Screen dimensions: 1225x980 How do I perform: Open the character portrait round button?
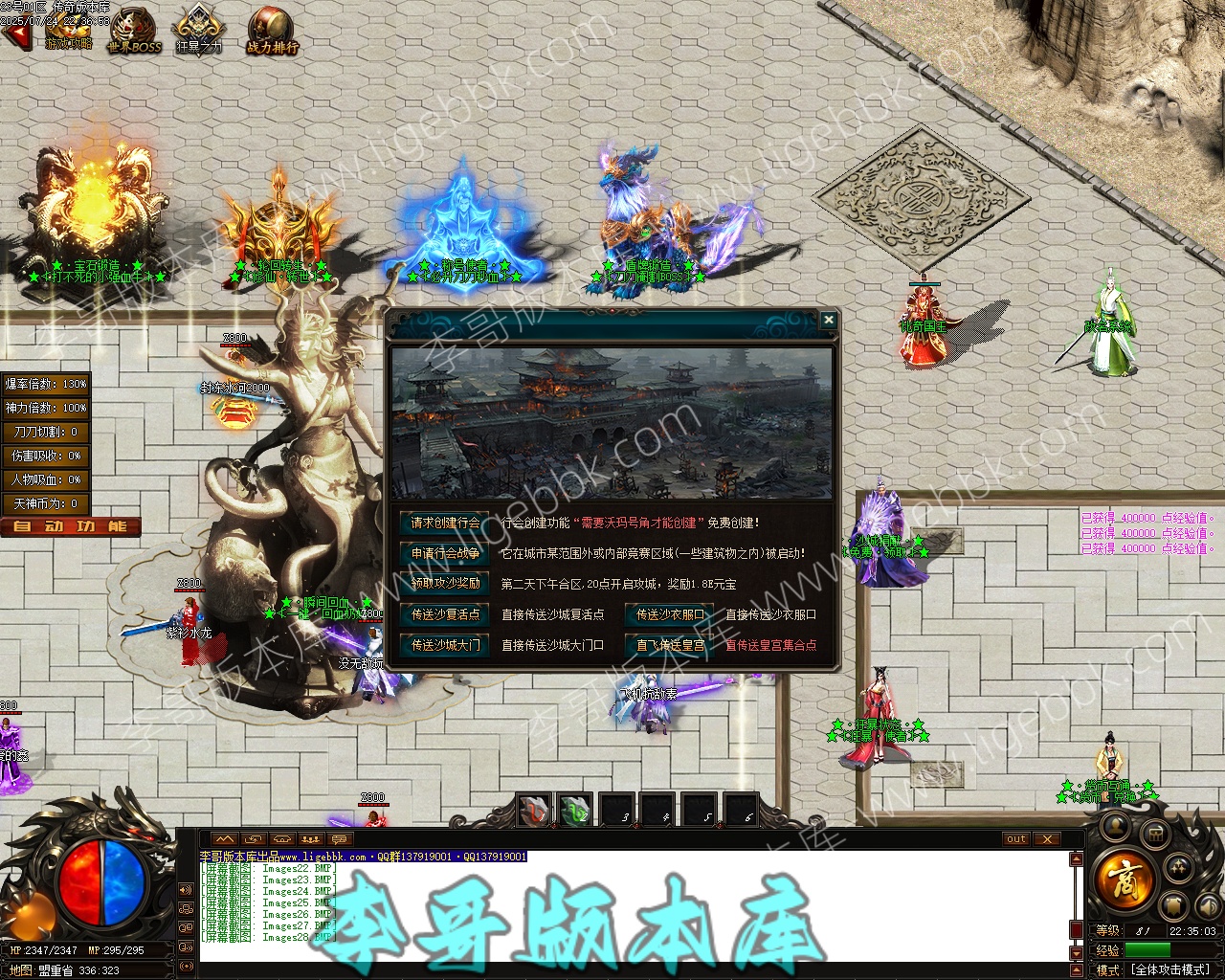pyautogui.click(x=1114, y=826)
